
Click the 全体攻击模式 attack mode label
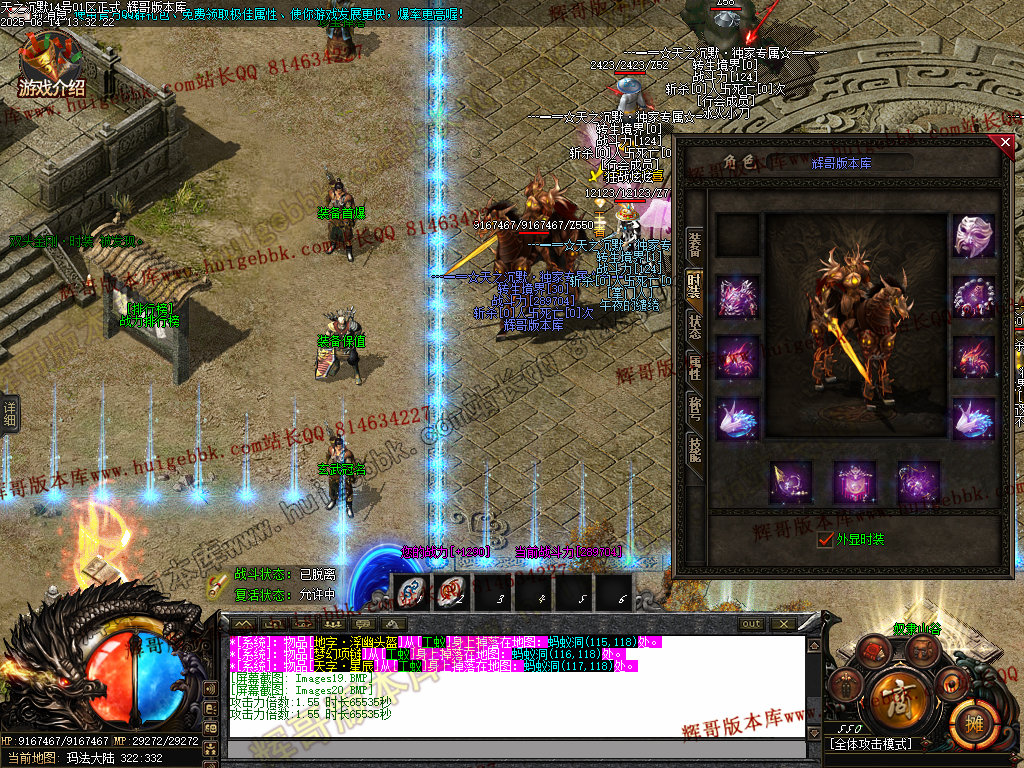tap(869, 745)
